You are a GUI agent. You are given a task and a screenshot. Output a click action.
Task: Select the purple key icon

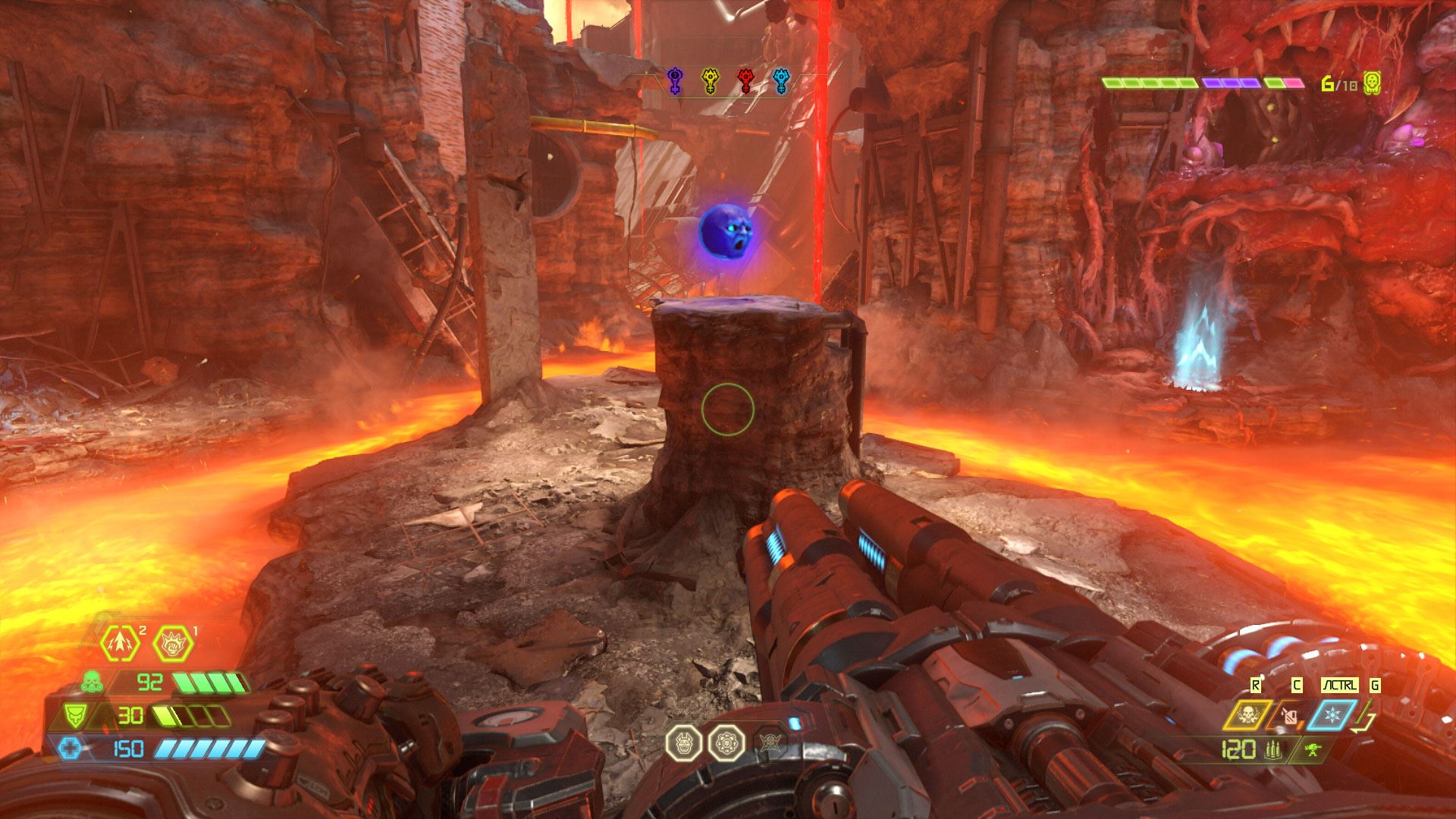point(674,80)
